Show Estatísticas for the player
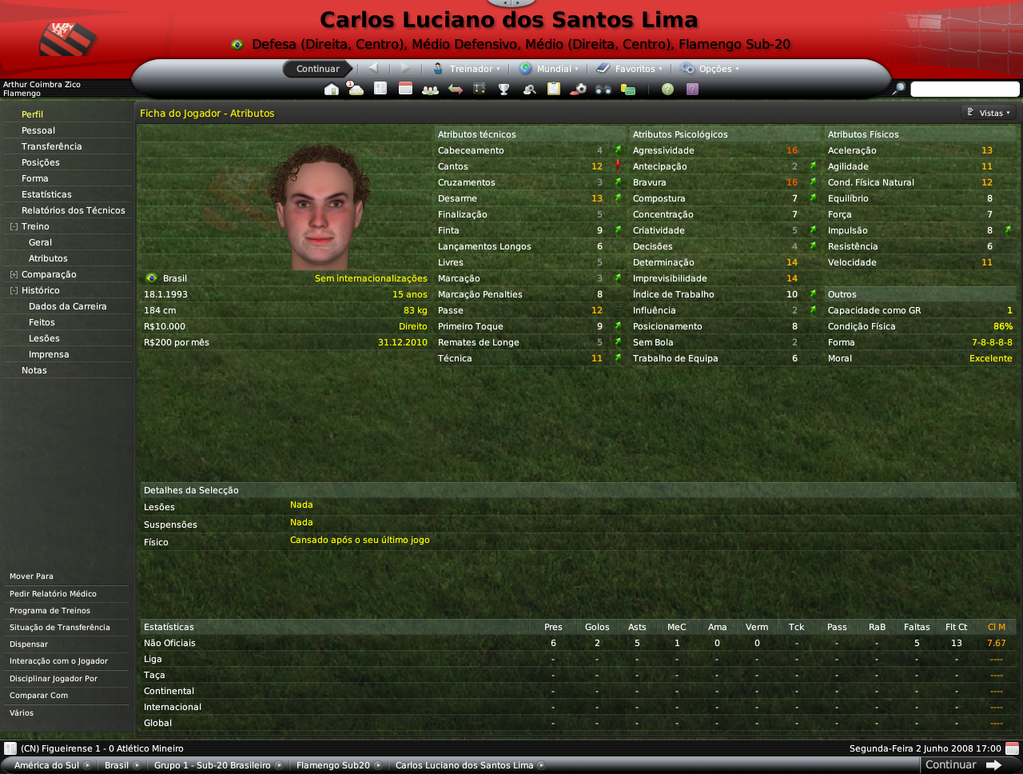The width and height of the screenshot is (1023, 774). point(46,194)
